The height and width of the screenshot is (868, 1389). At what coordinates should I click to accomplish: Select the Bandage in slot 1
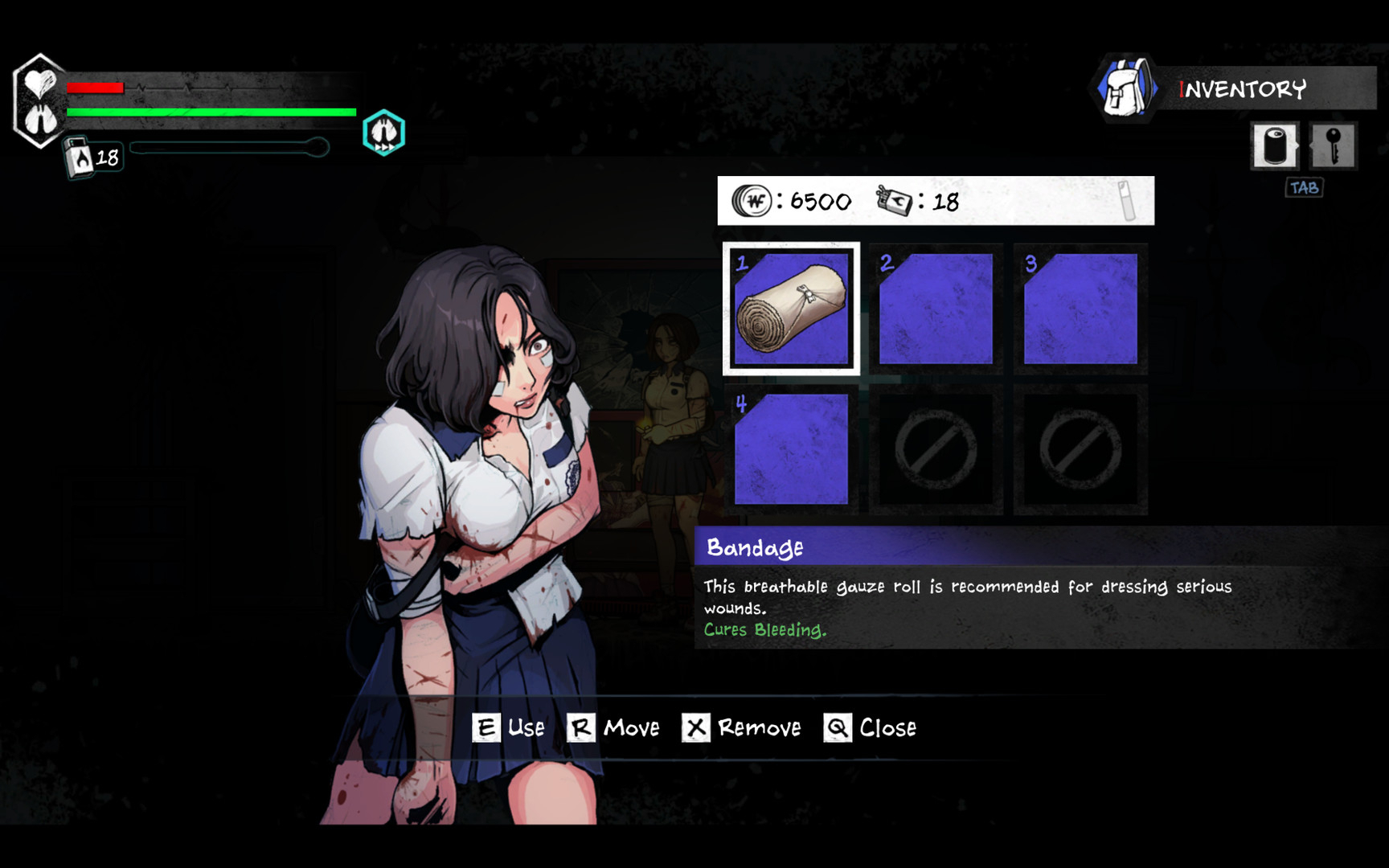click(792, 308)
